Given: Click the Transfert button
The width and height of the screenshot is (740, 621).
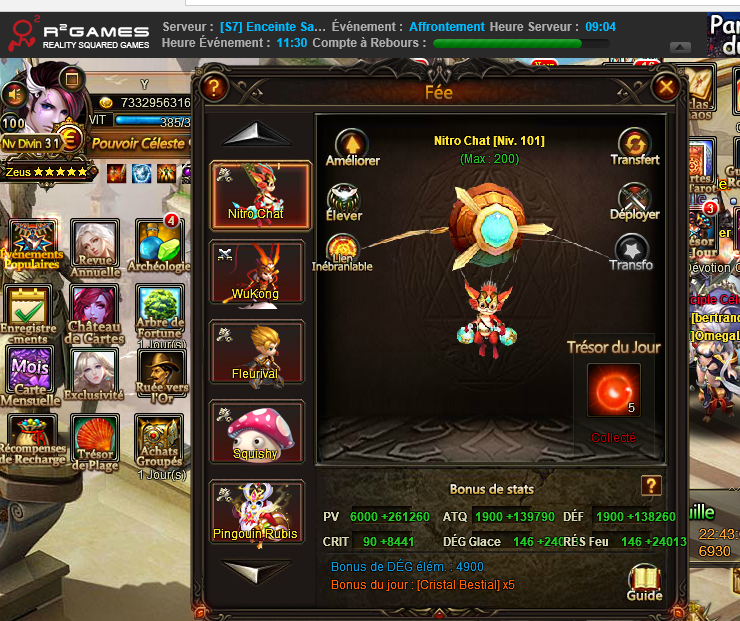Looking at the screenshot, I should point(634,146).
